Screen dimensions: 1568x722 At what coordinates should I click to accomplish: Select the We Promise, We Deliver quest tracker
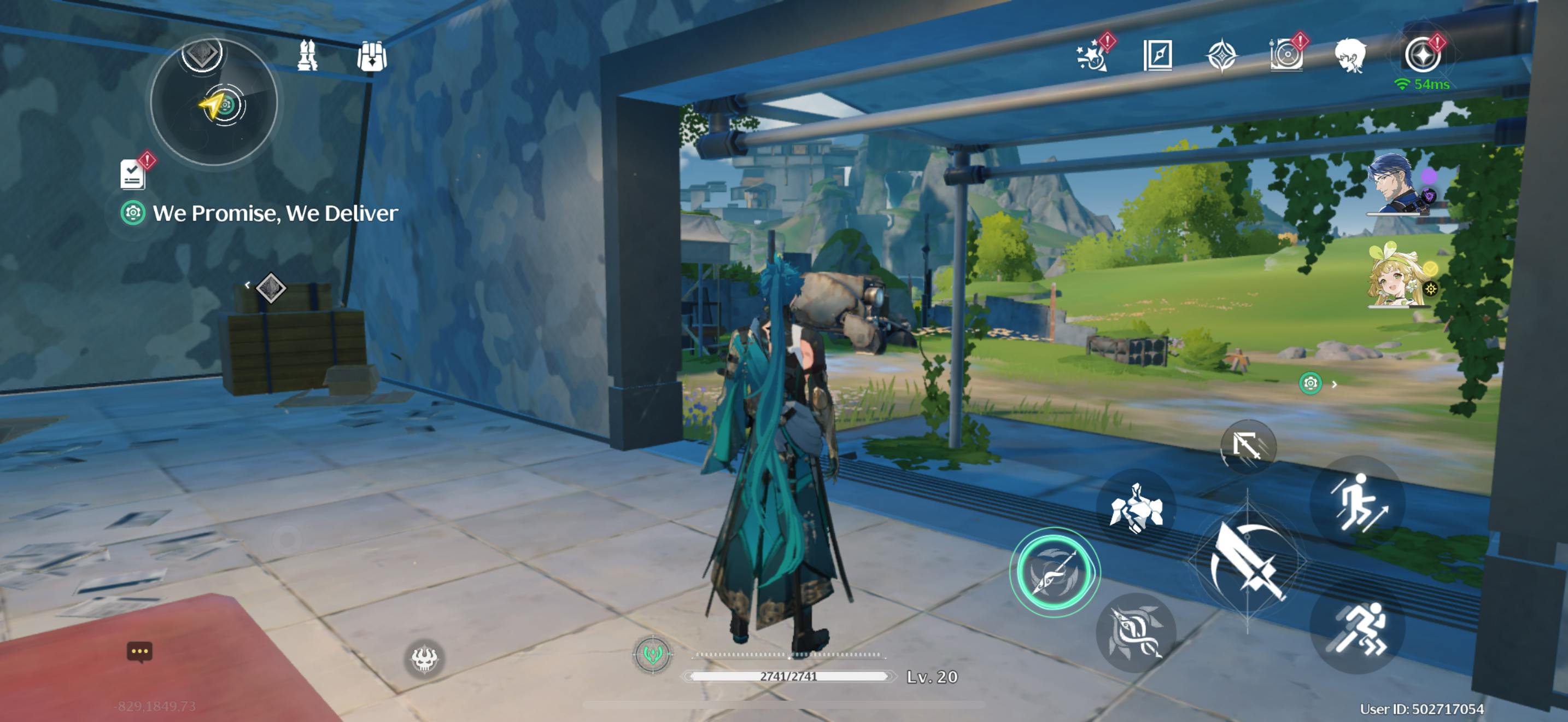(274, 213)
